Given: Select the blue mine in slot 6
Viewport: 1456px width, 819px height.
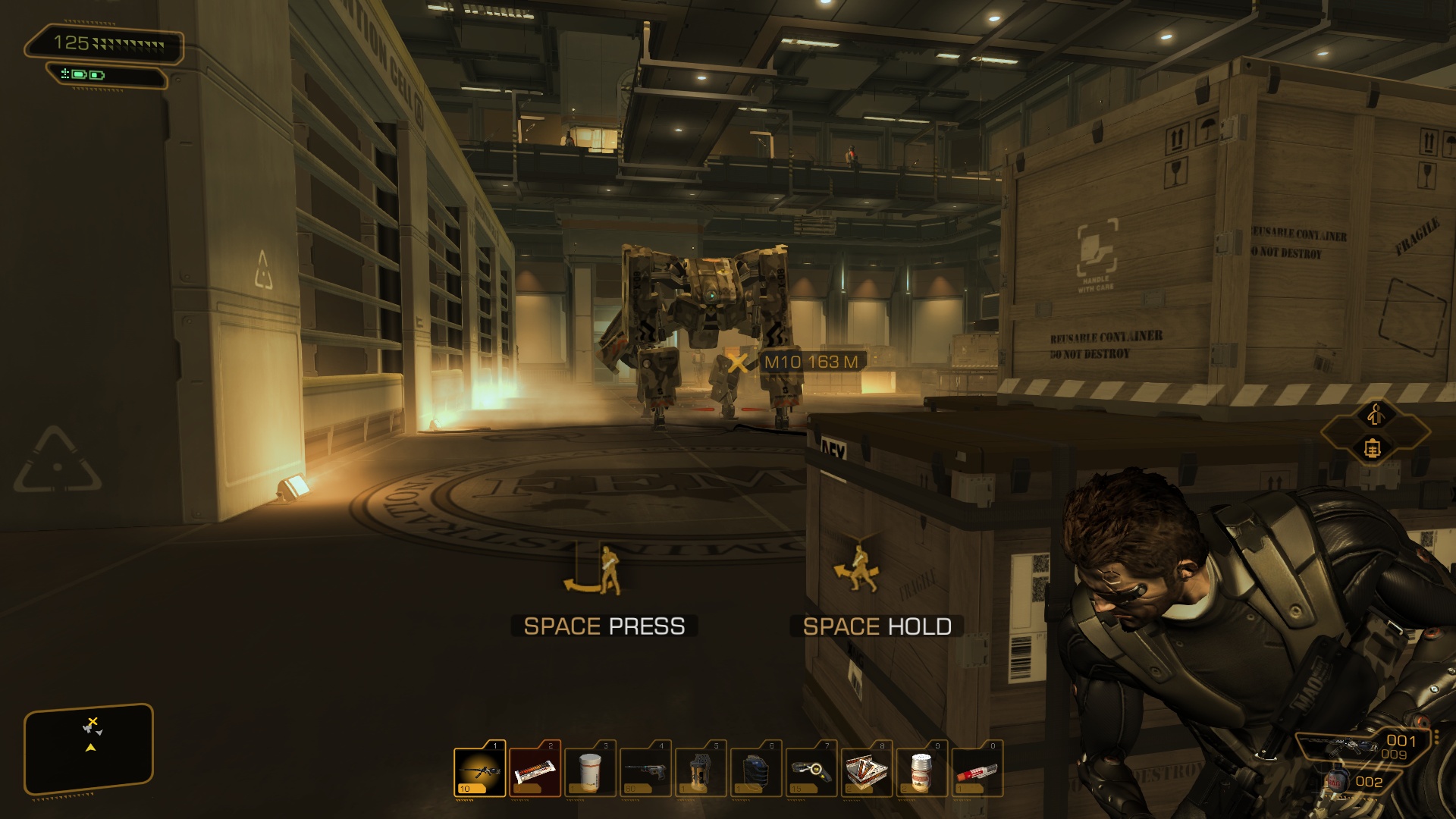Looking at the screenshot, I should [x=756, y=772].
